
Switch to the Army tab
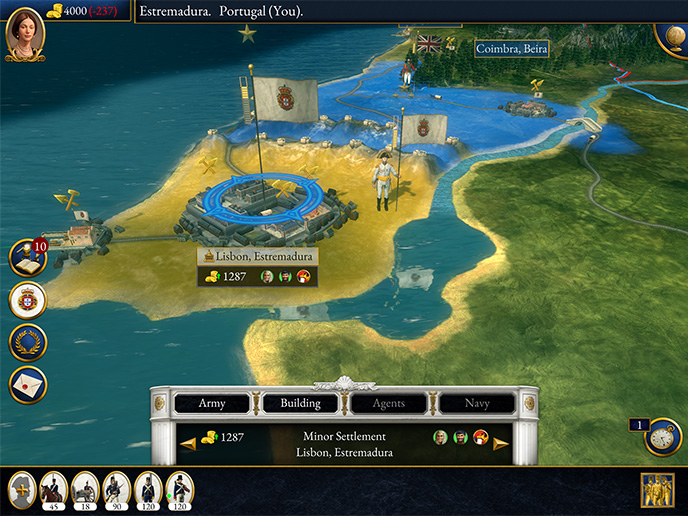[212, 404]
